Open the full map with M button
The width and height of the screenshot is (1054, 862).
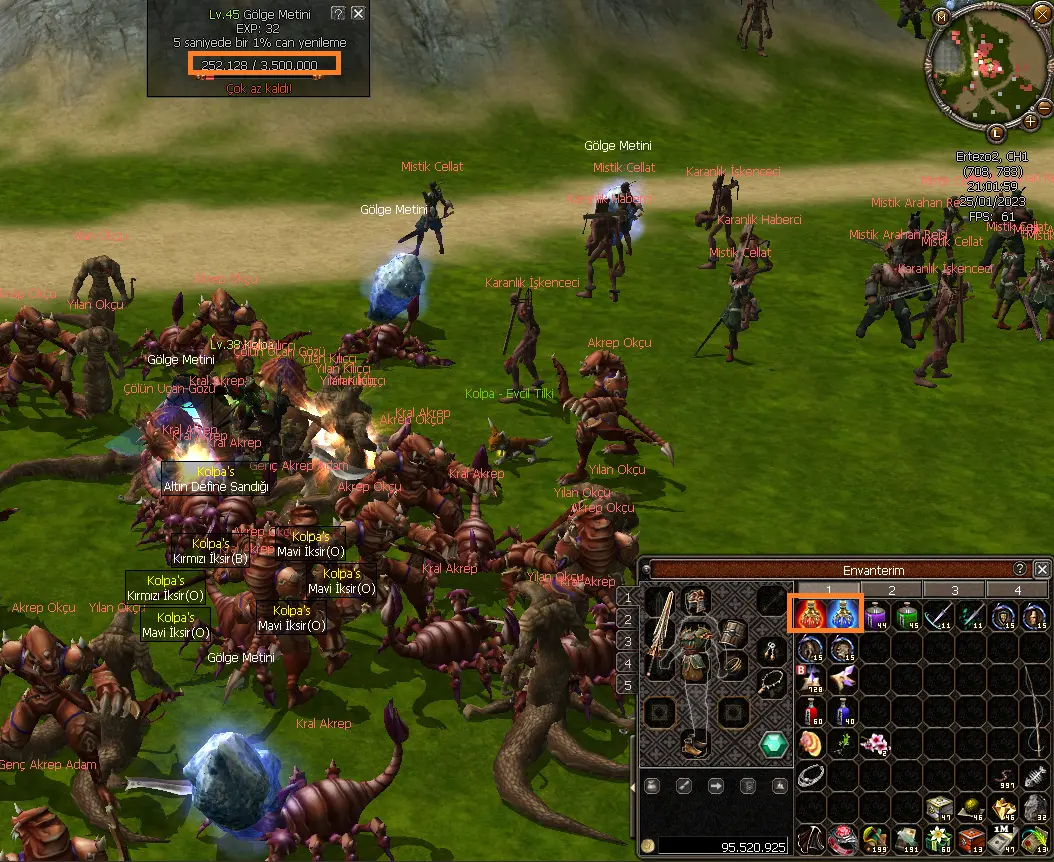click(941, 17)
